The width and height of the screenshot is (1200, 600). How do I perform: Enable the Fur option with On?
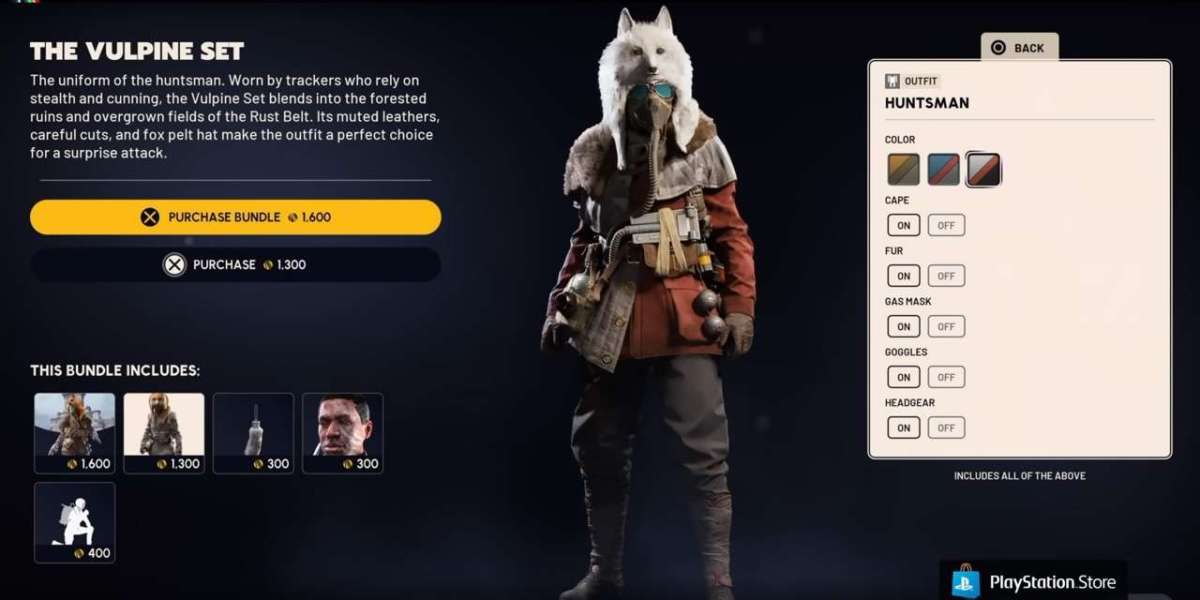[903, 276]
